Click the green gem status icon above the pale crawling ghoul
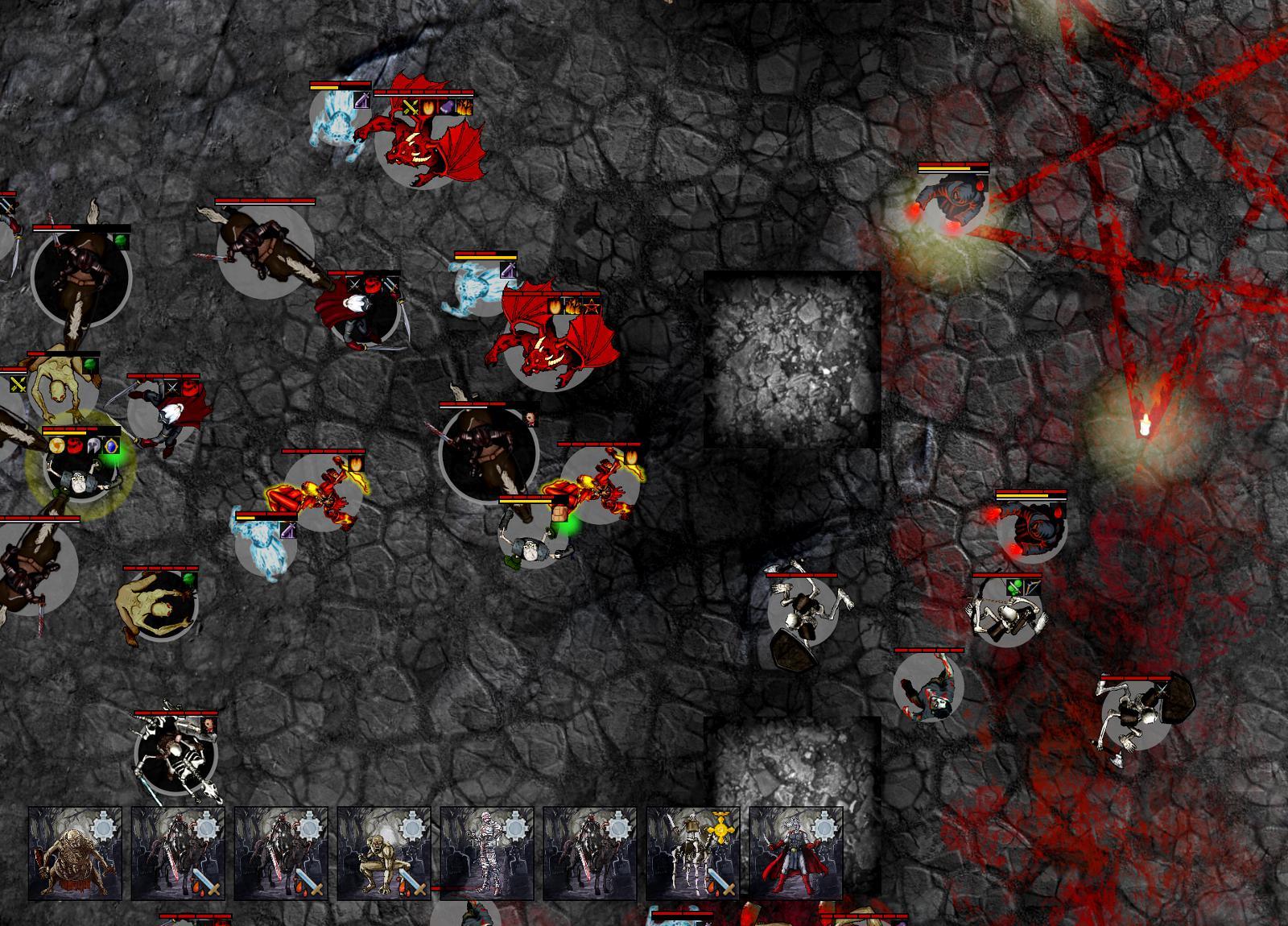This screenshot has height=926, width=1288. pos(90,364)
